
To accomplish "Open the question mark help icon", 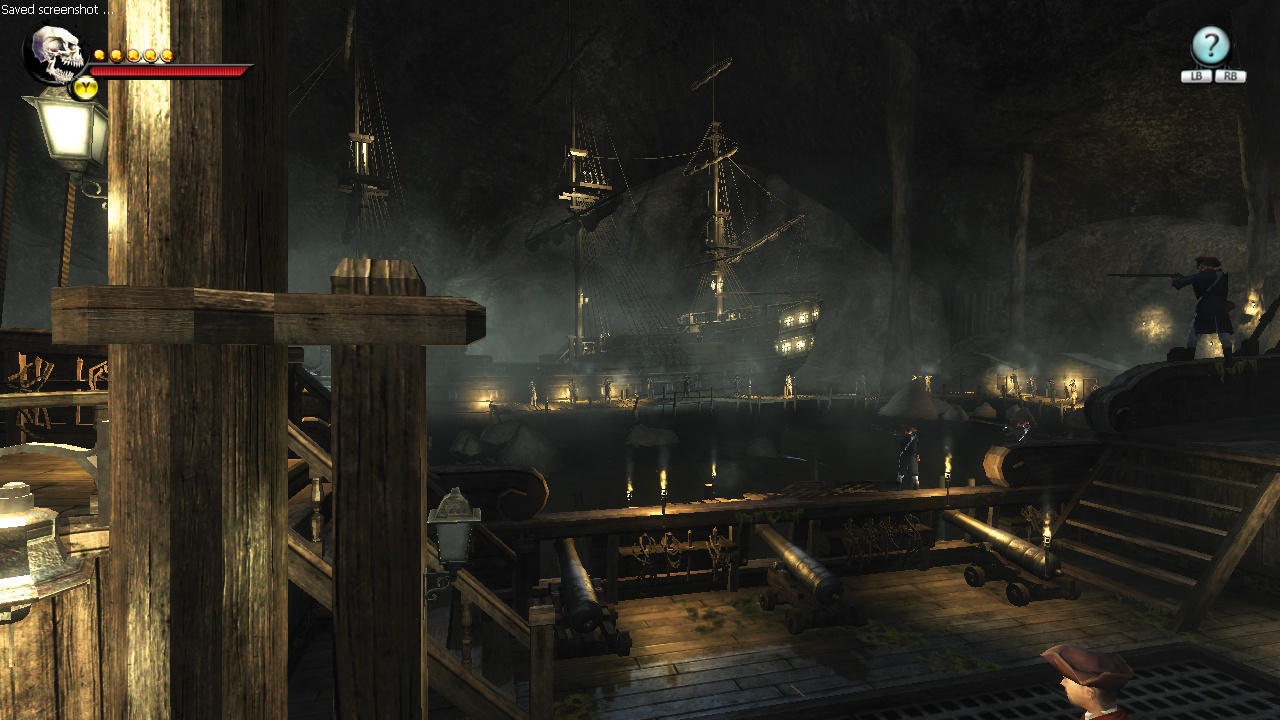I will pyautogui.click(x=1210, y=46).
